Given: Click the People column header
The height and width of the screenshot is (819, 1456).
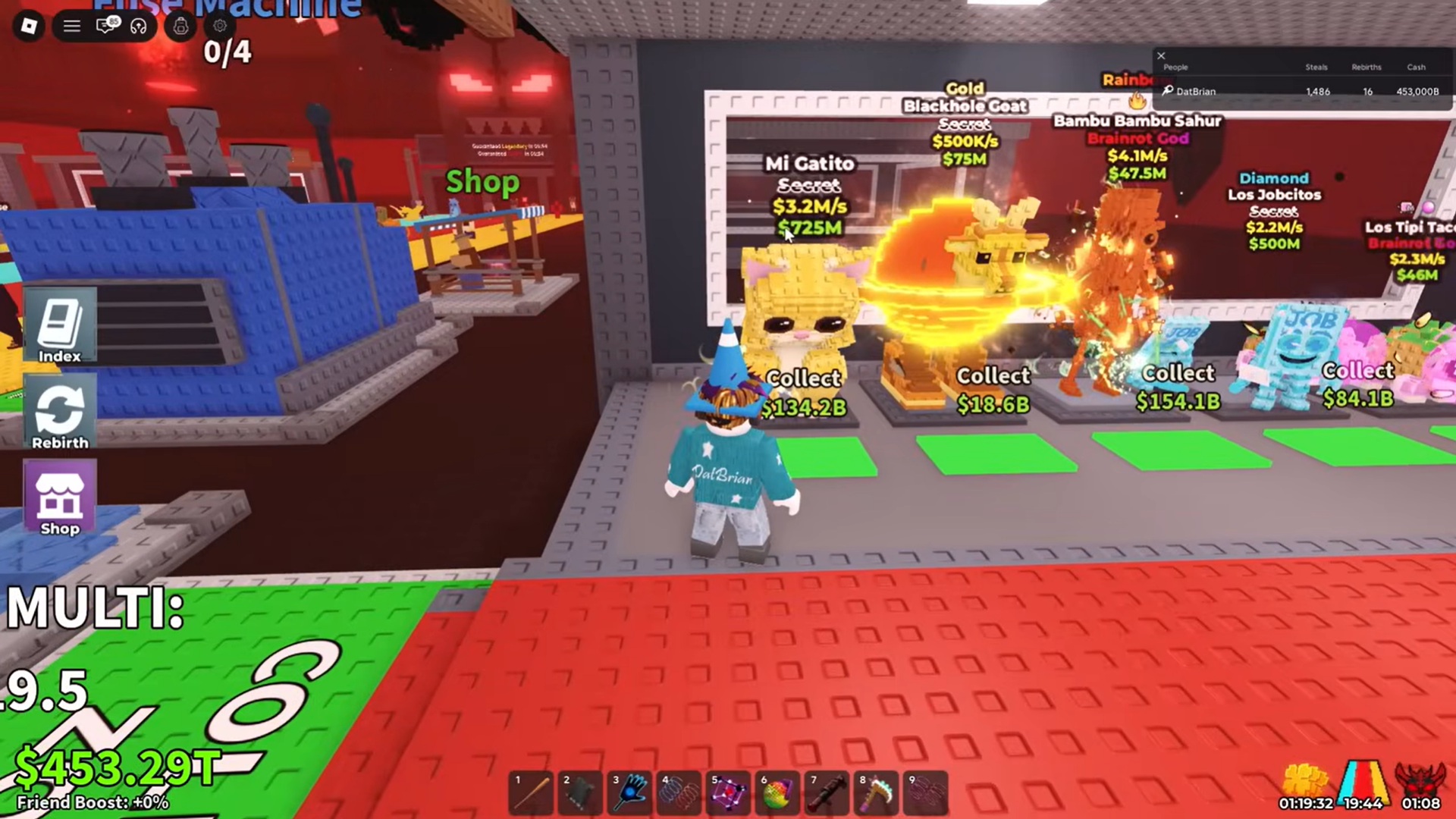Looking at the screenshot, I should pyautogui.click(x=1176, y=67).
